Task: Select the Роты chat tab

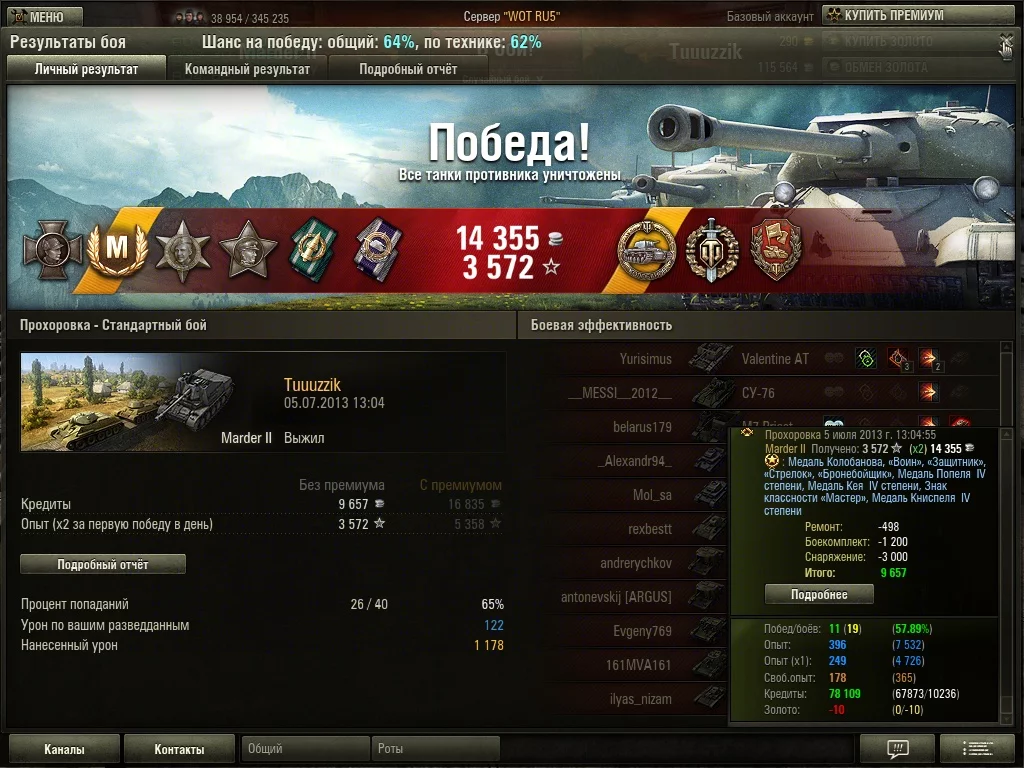Action: pos(435,749)
